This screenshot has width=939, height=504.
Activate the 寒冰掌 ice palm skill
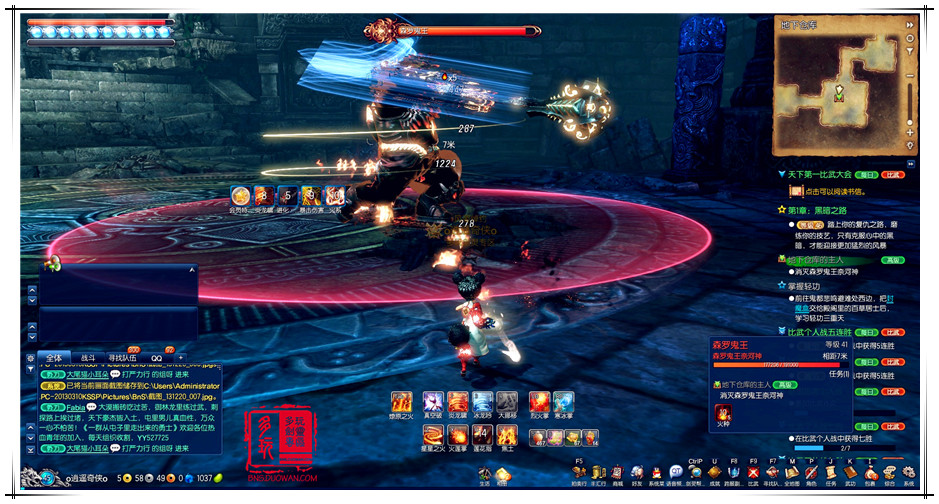563,402
